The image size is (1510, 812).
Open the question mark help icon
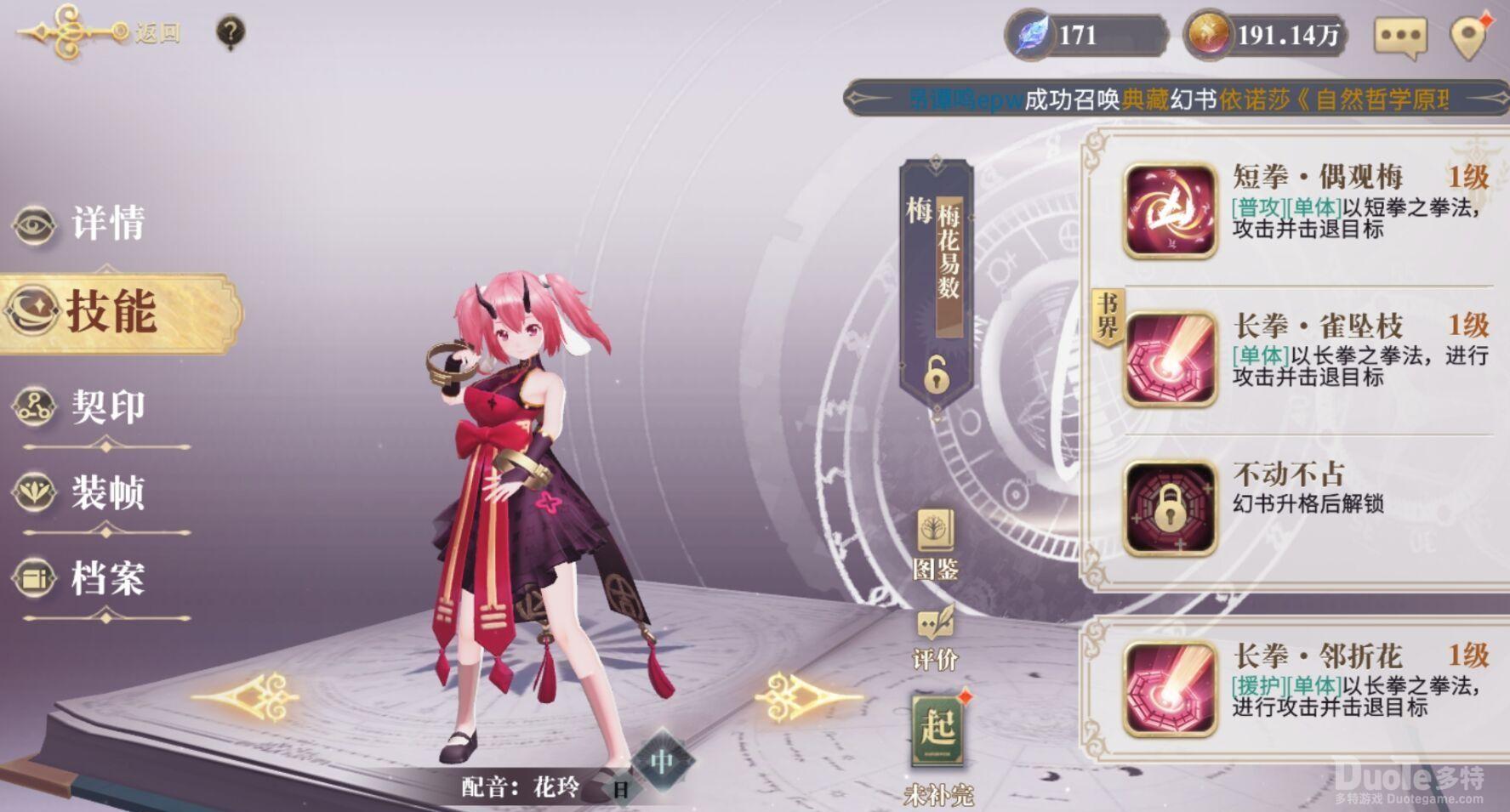[231, 32]
